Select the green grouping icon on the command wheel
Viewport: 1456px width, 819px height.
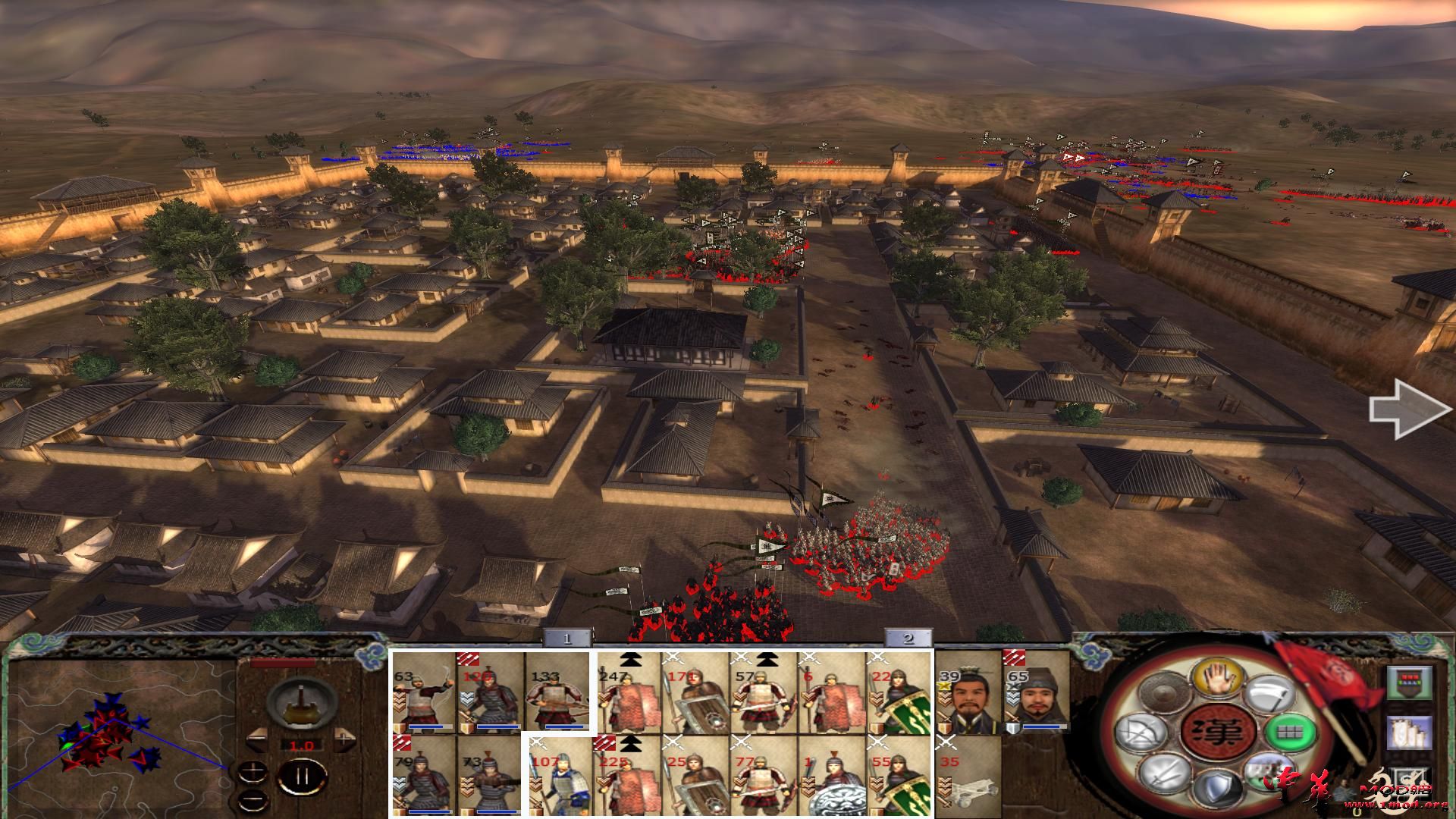pos(1286,734)
